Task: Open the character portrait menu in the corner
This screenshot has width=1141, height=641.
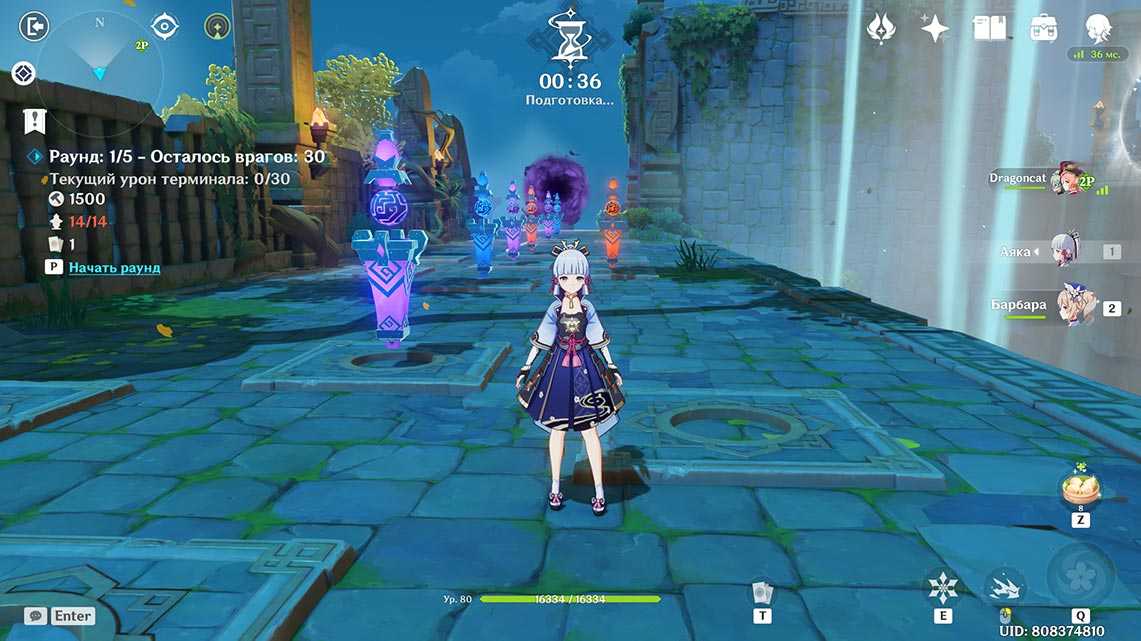Action: [x=1099, y=28]
